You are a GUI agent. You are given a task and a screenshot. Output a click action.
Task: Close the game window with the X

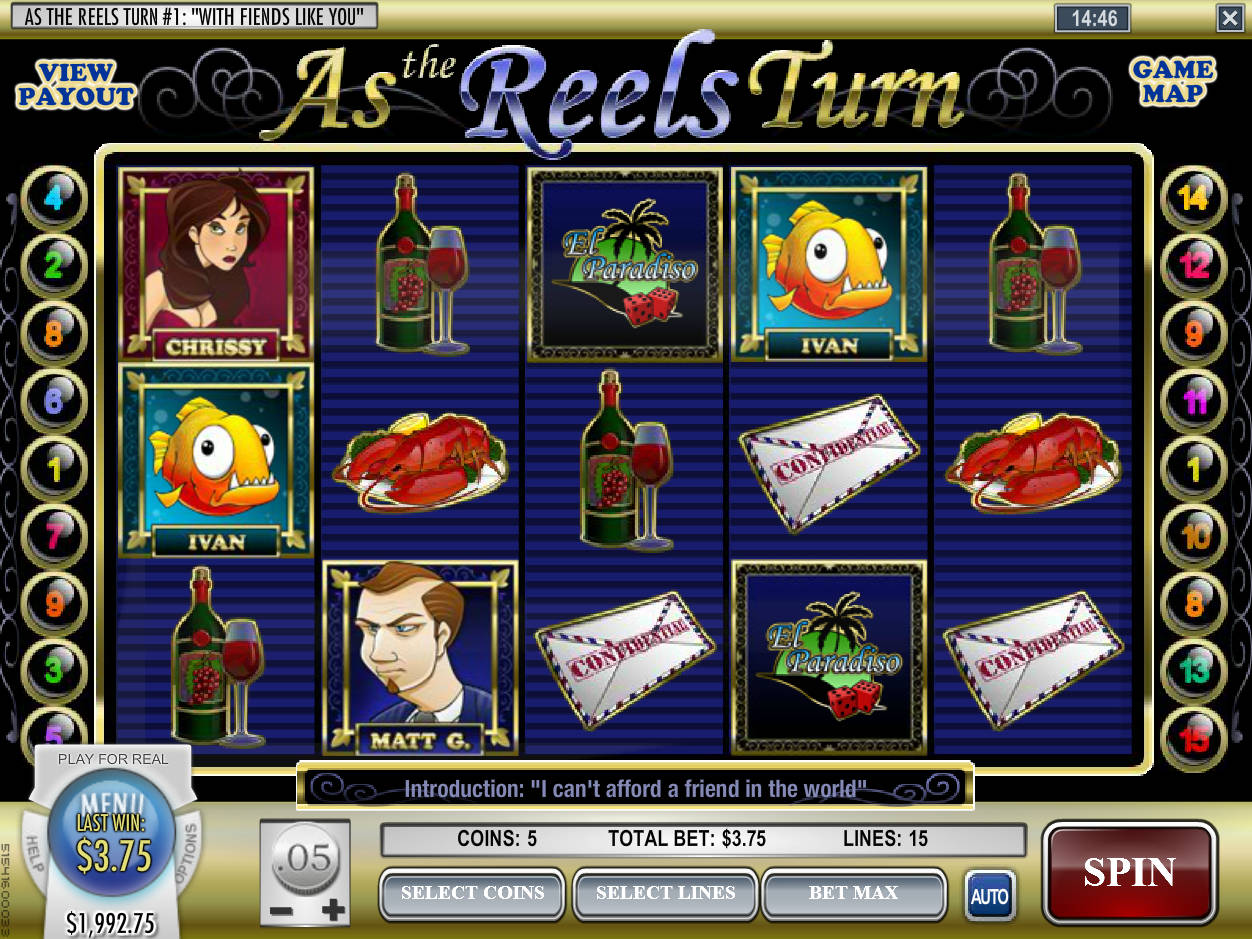coord(1229,17)
